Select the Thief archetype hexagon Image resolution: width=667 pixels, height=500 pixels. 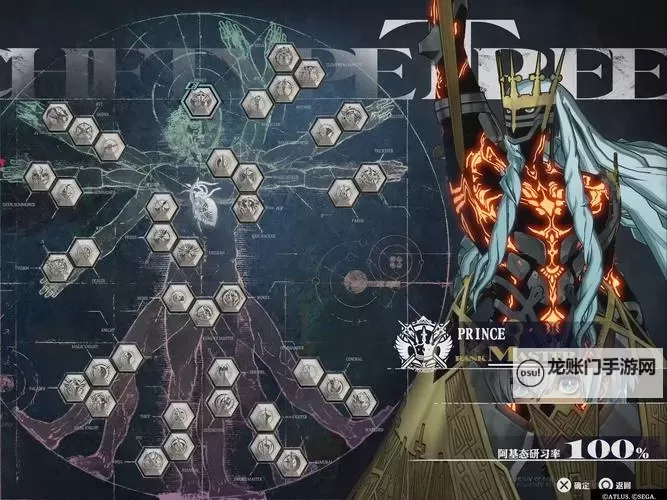[x=180, y=414]
